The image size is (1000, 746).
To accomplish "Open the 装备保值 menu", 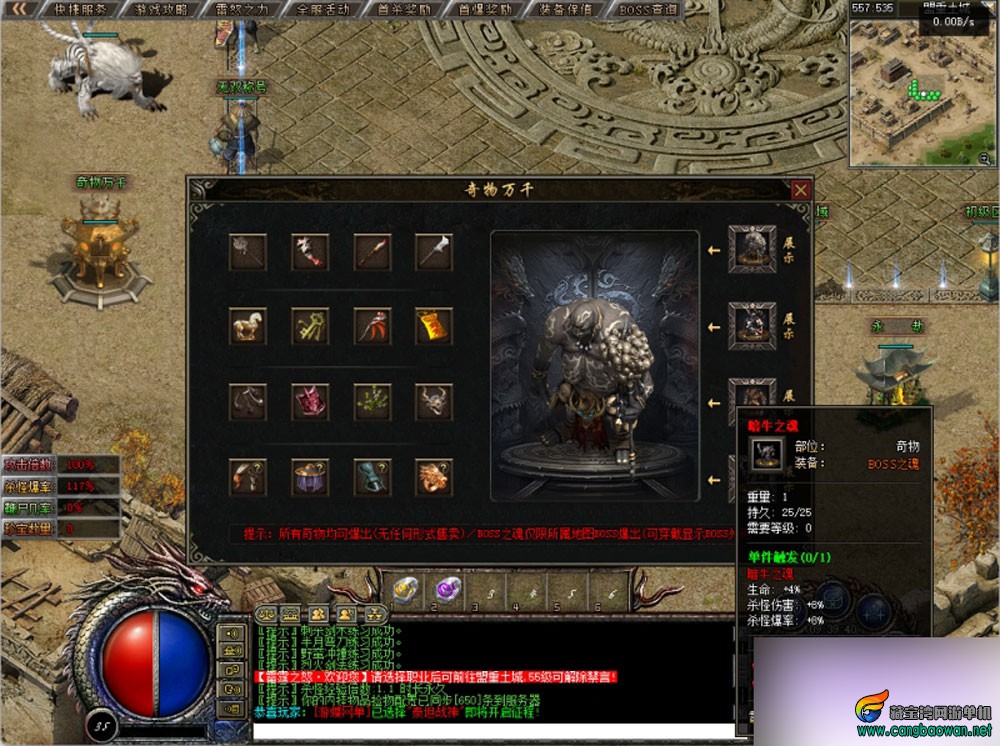I will click(x=566, y=9).
